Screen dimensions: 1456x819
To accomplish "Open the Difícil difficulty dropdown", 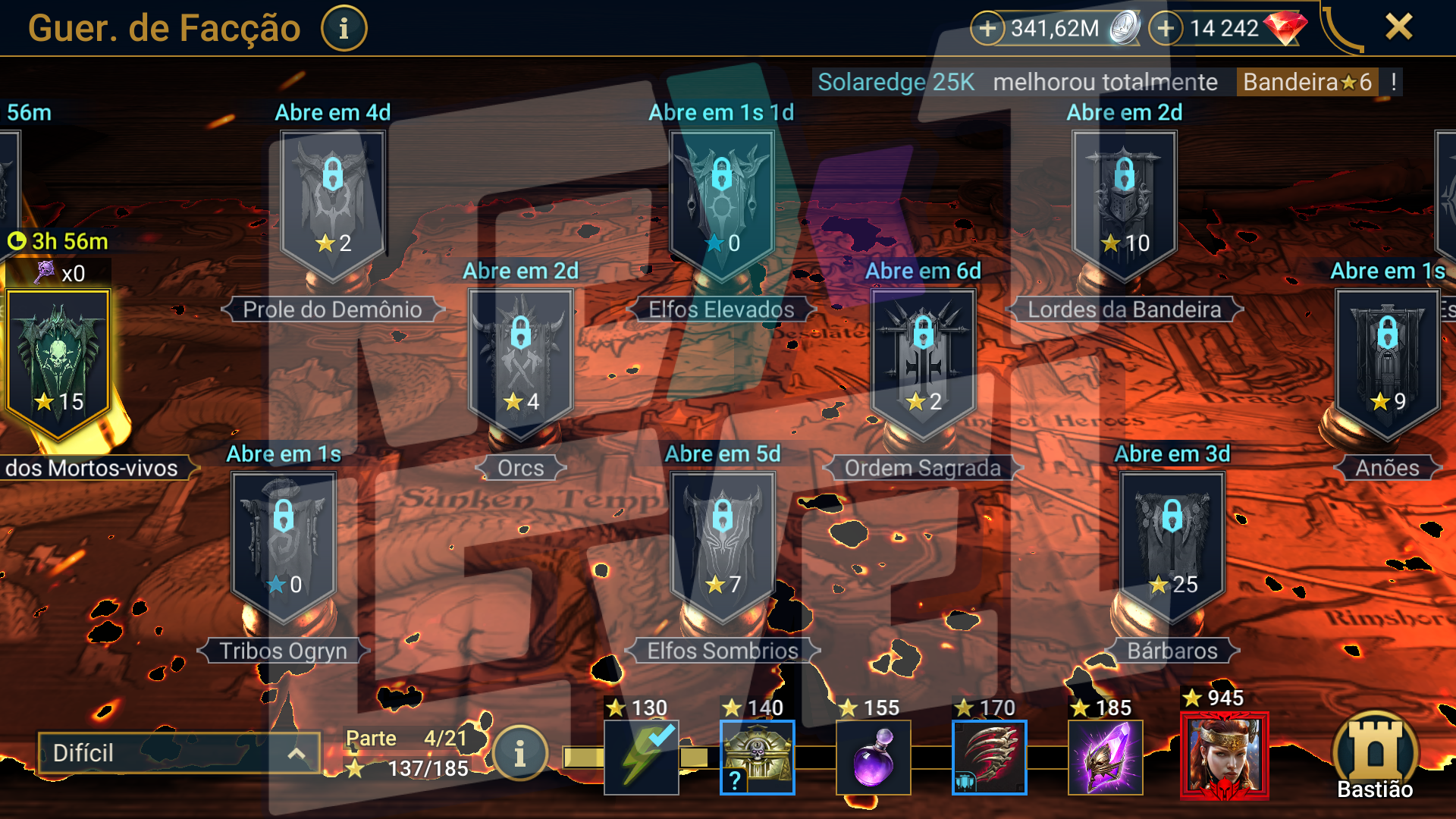I will (179, 753).
